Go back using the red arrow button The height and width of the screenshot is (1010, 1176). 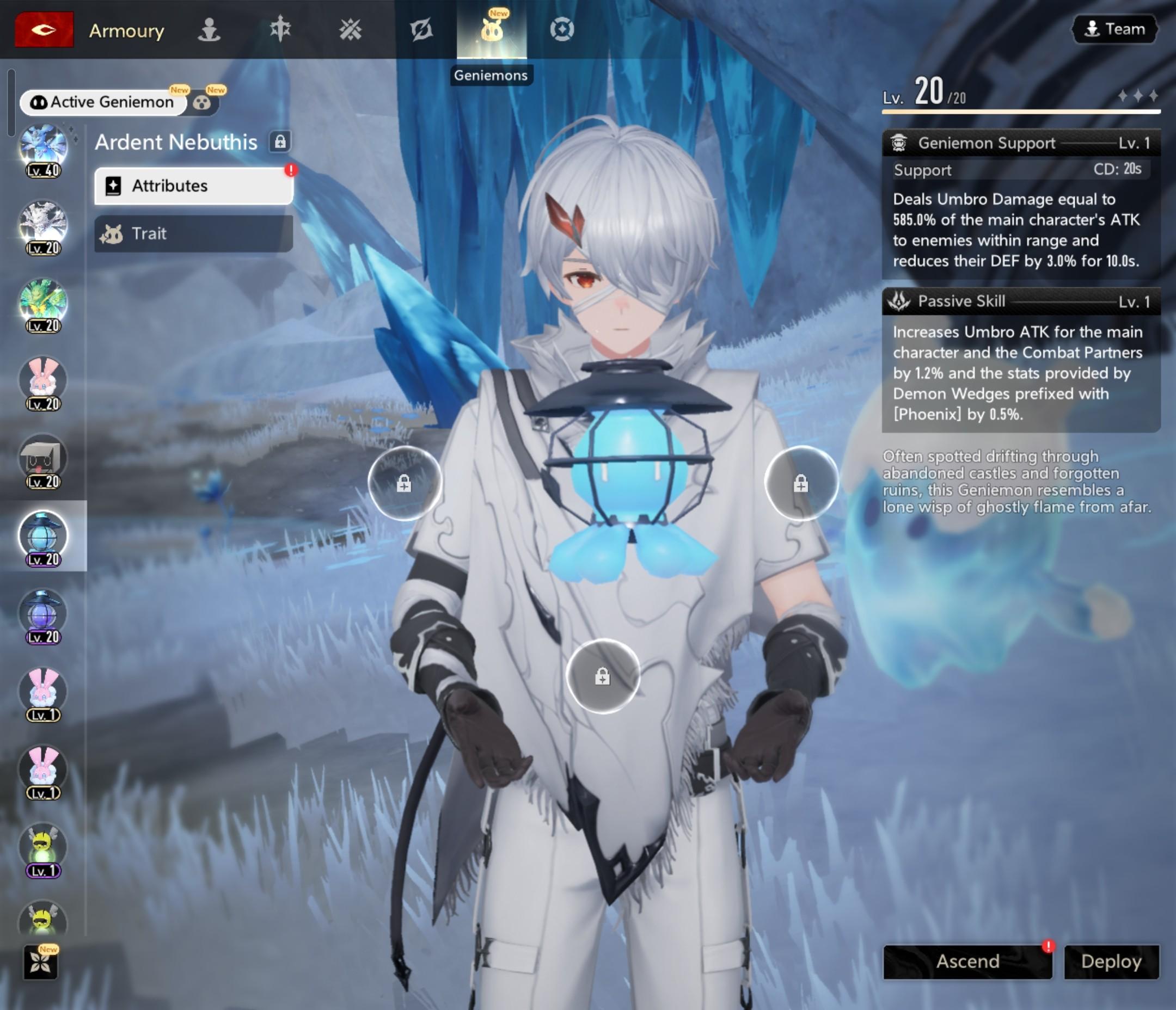pos(44,29)
